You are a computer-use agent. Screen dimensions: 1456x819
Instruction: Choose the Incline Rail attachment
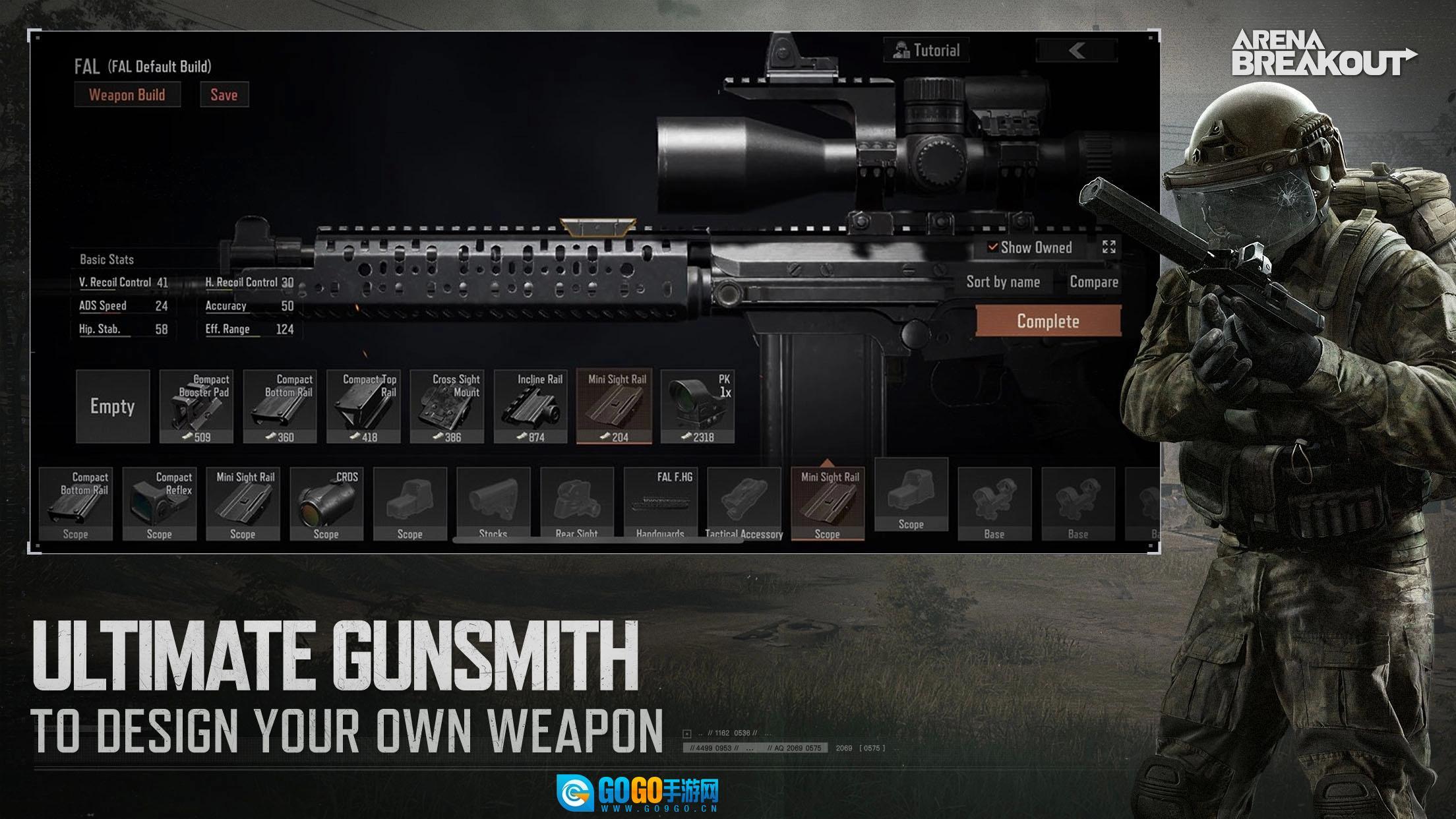pyautogui.click(x=531, y=406)
